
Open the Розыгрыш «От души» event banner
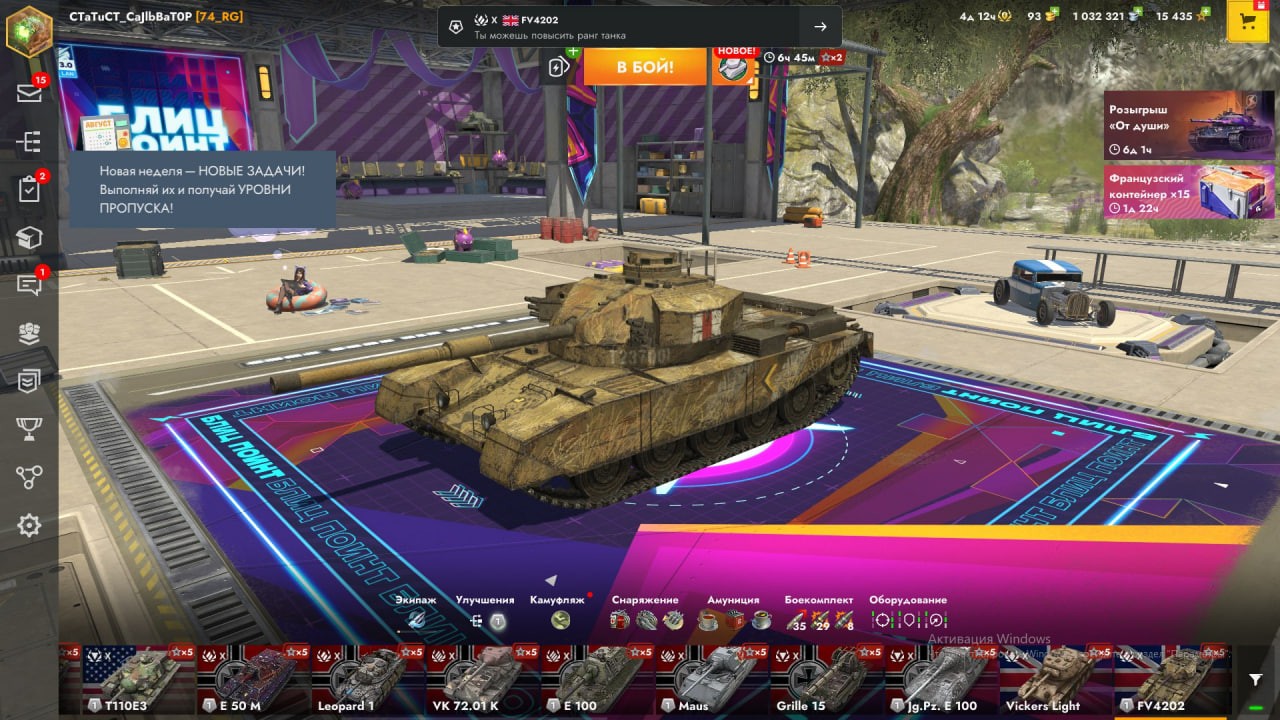[x=1189, y=125]
